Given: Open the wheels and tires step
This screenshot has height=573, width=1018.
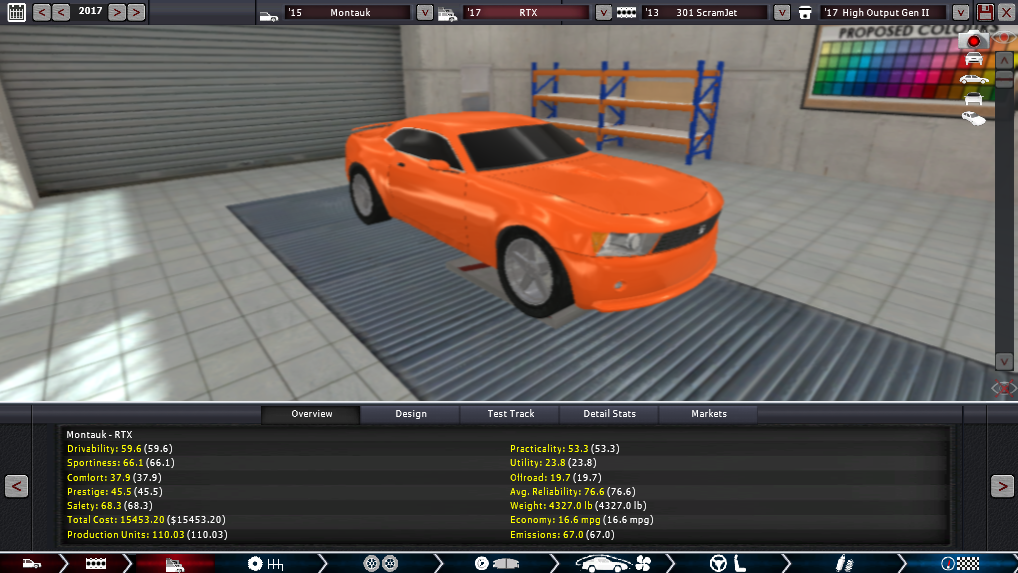Looking at the screenshot, I should (x=381, y=564).
